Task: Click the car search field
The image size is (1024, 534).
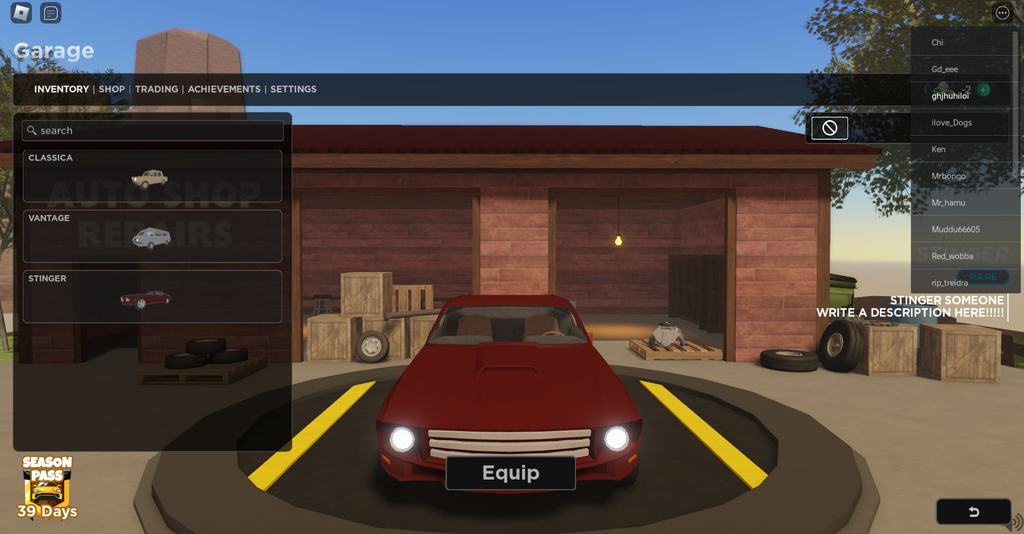Action: click(x=153, y=131)
